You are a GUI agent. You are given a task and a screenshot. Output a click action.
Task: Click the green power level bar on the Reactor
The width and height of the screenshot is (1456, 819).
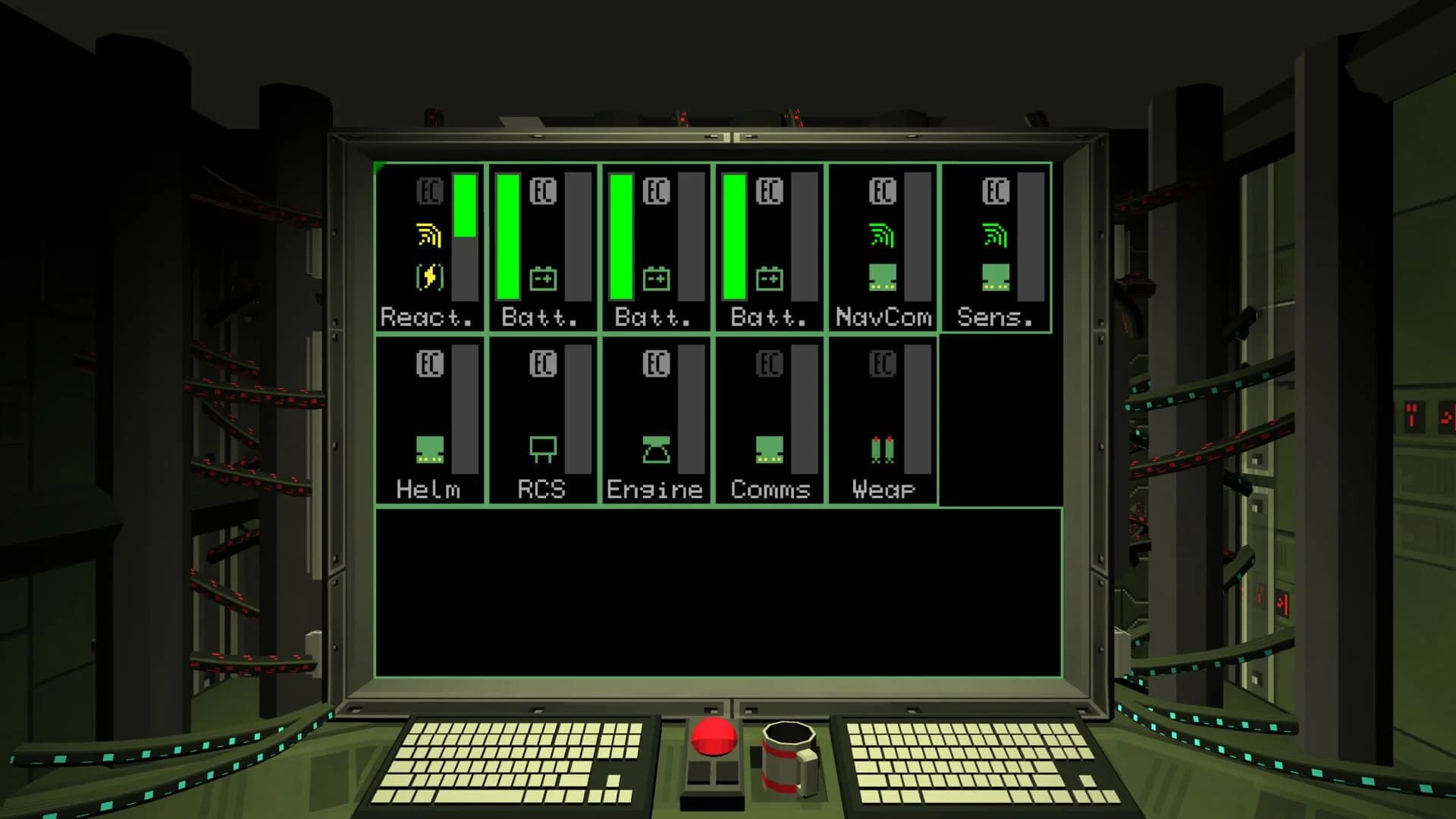click(465, 205)
